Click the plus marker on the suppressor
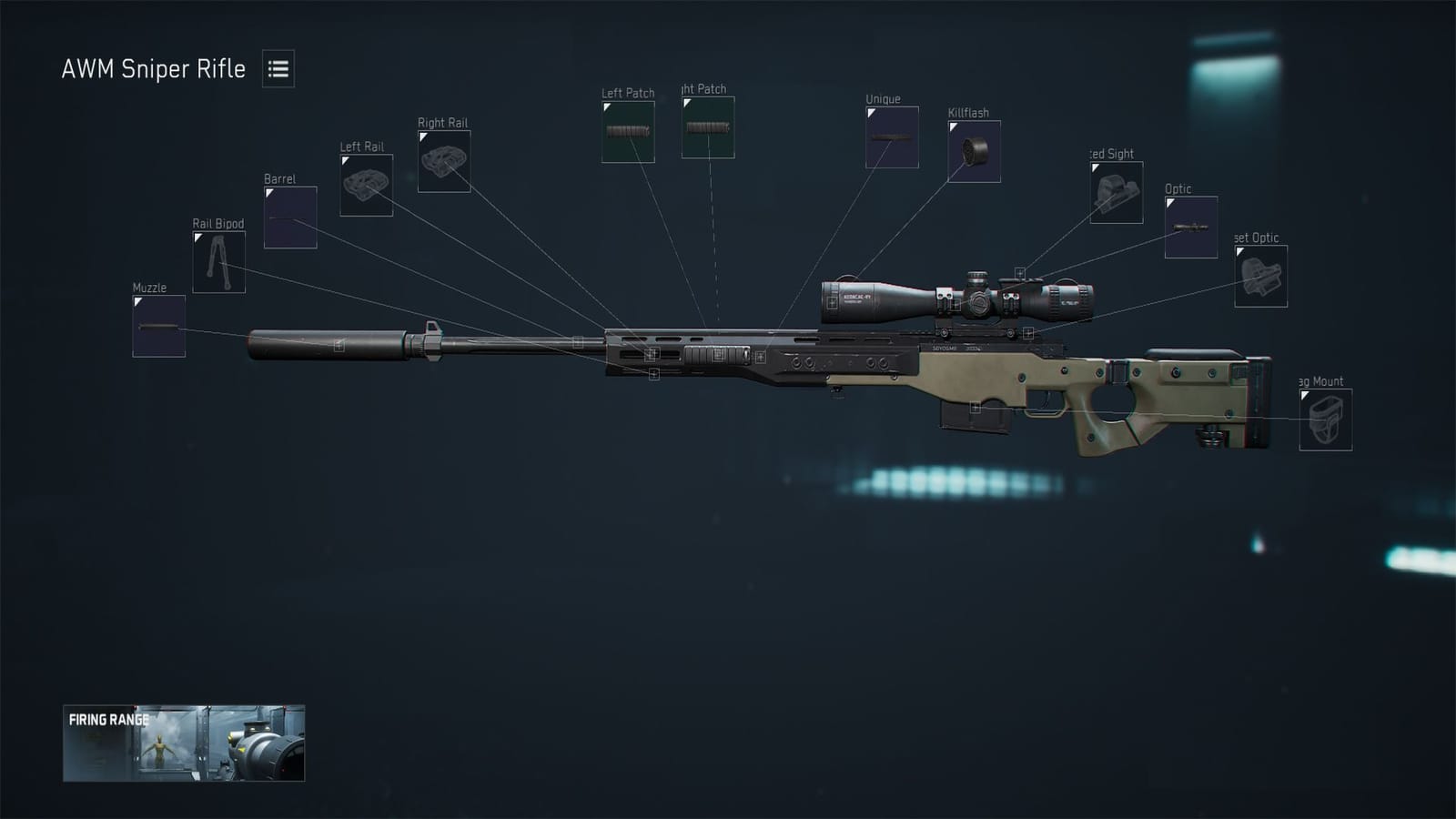 click(x=340, y=344)
